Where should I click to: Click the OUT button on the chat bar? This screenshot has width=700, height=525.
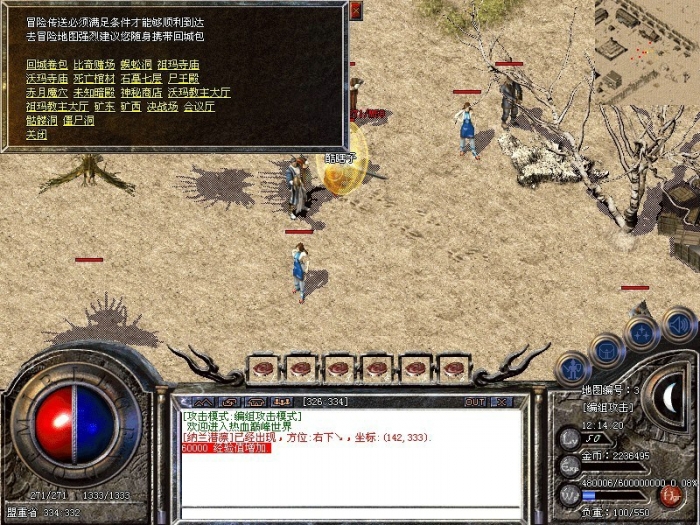pyautogui.click(x=474, y=401)
